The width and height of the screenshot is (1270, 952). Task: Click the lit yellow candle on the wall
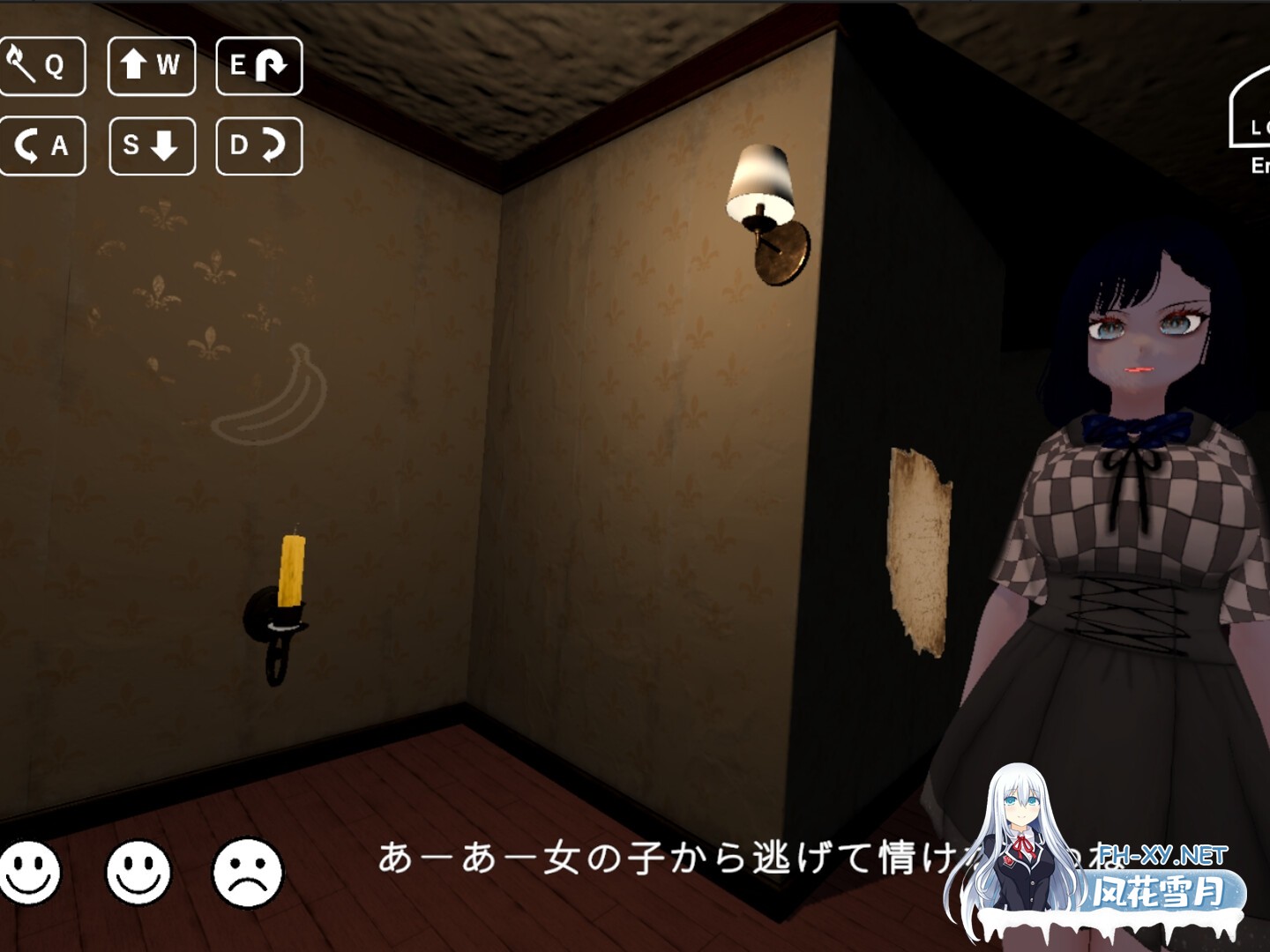coord(291,569)
